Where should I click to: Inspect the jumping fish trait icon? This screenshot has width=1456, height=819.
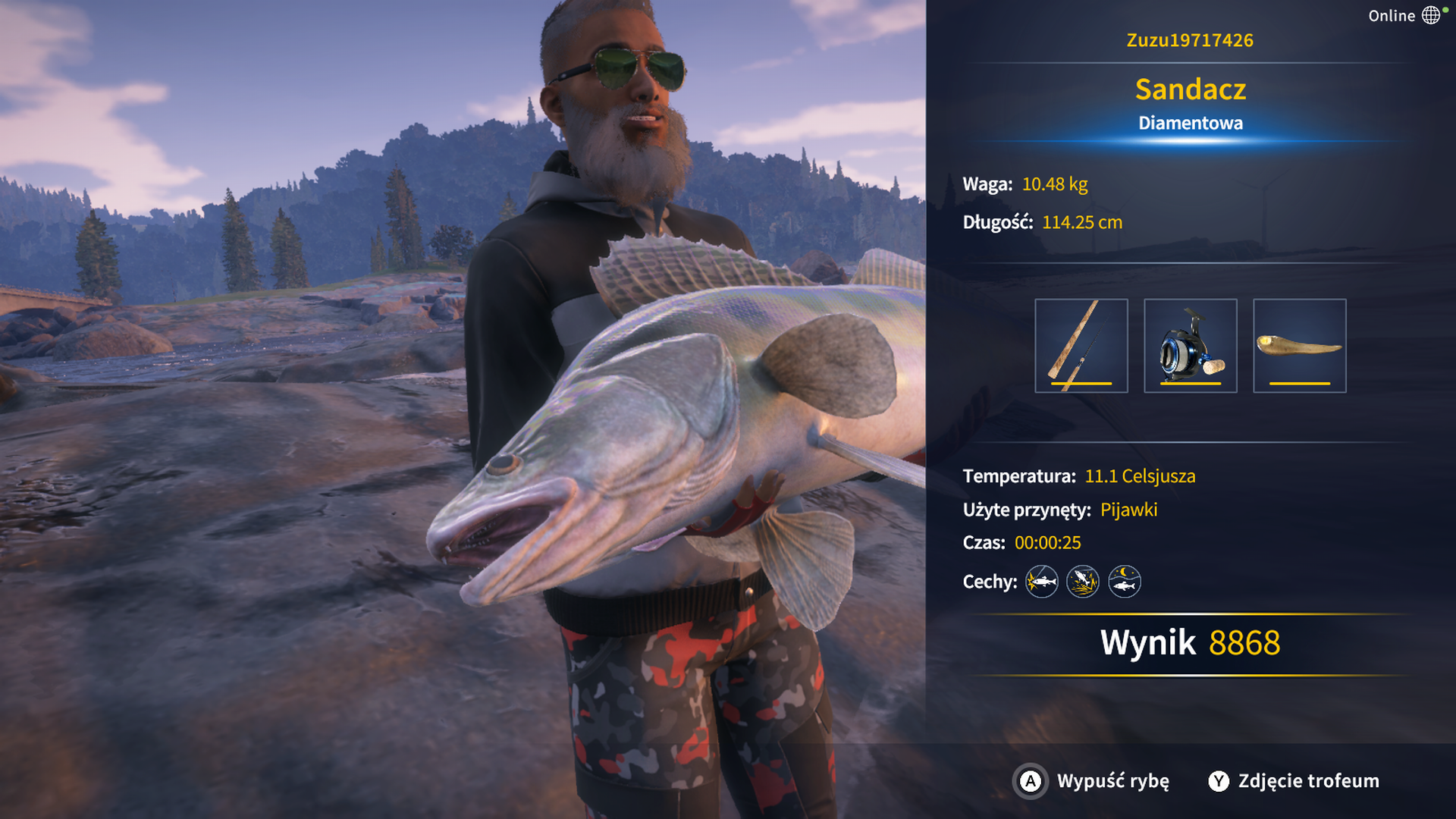pos(1082,582)
